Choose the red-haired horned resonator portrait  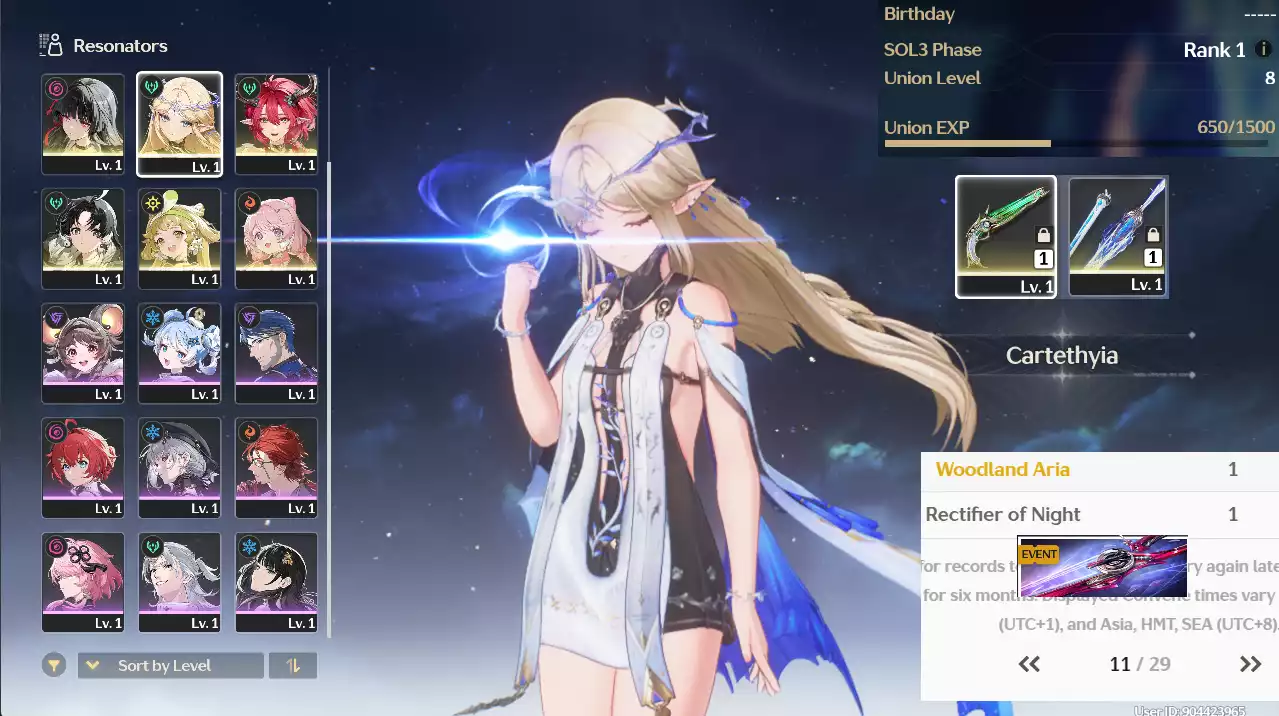click(x=276, y=123)
